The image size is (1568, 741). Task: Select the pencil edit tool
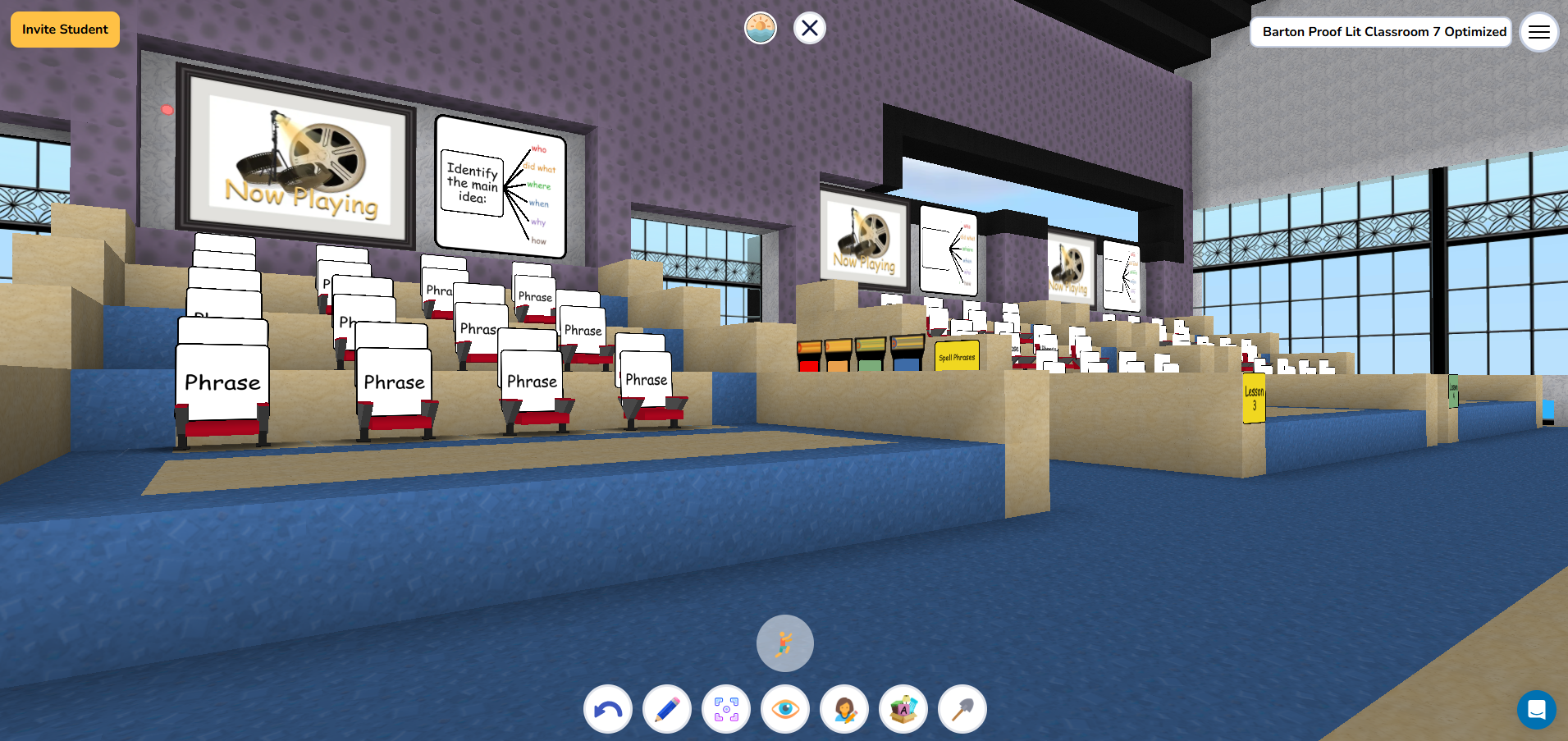tap(666, 709)
